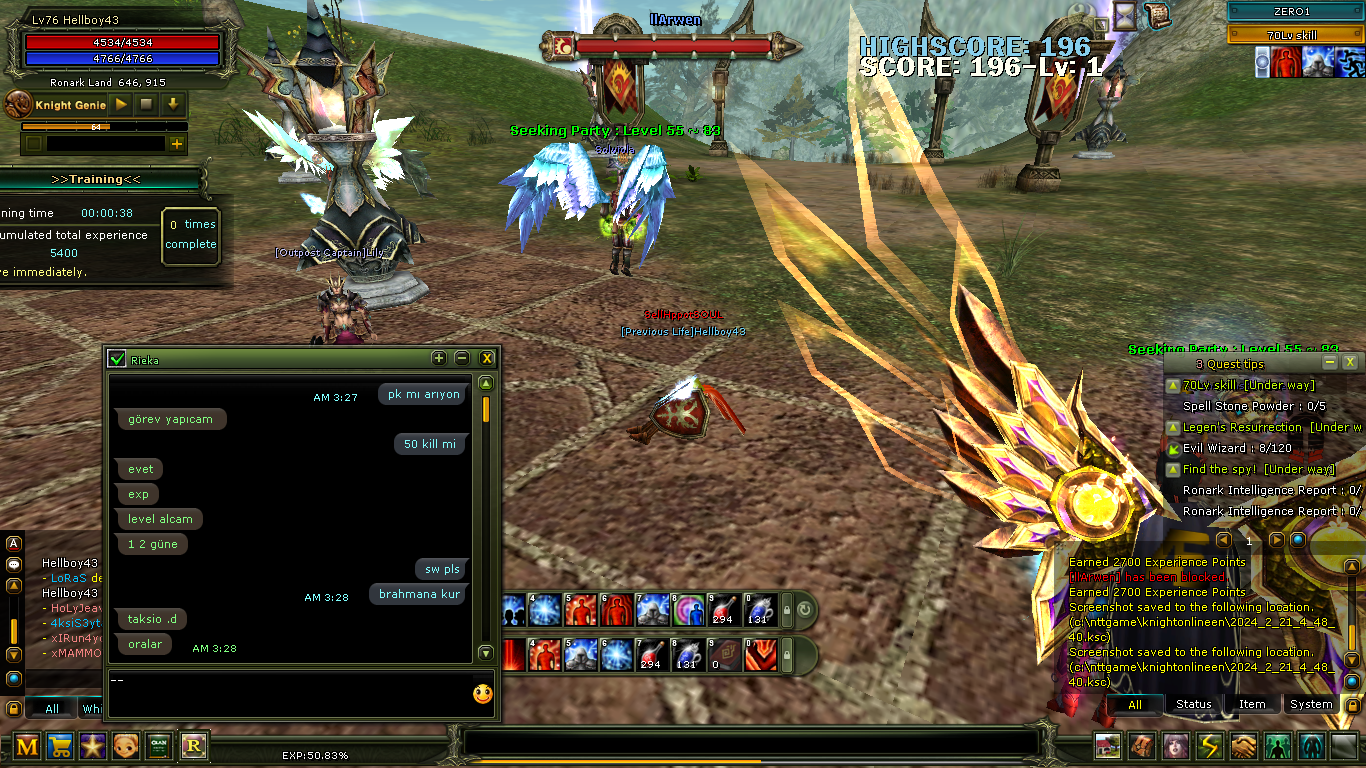Minimize the Quest tips panel
The image size is (1366, 768).
tap(1330, 362)
